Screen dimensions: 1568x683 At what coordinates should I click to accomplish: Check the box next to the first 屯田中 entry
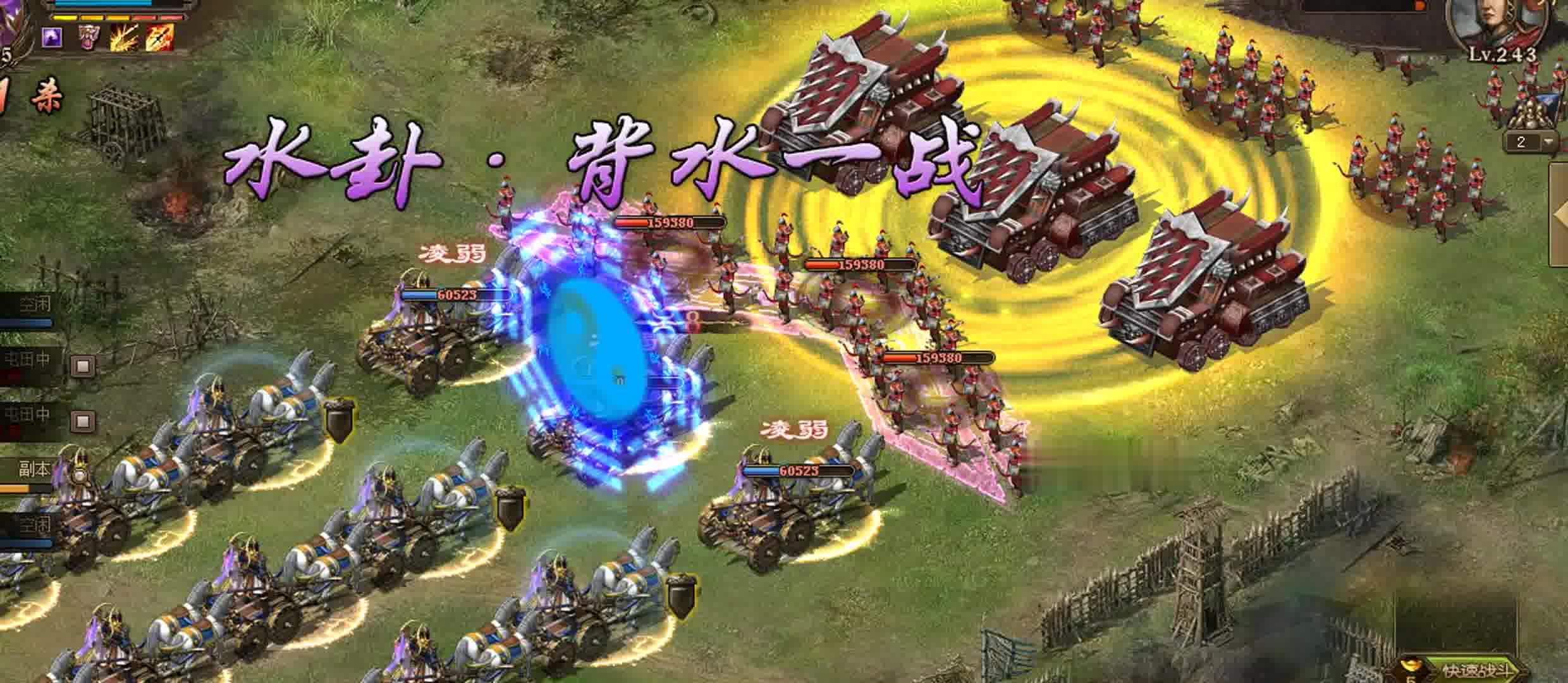[82, 365]
